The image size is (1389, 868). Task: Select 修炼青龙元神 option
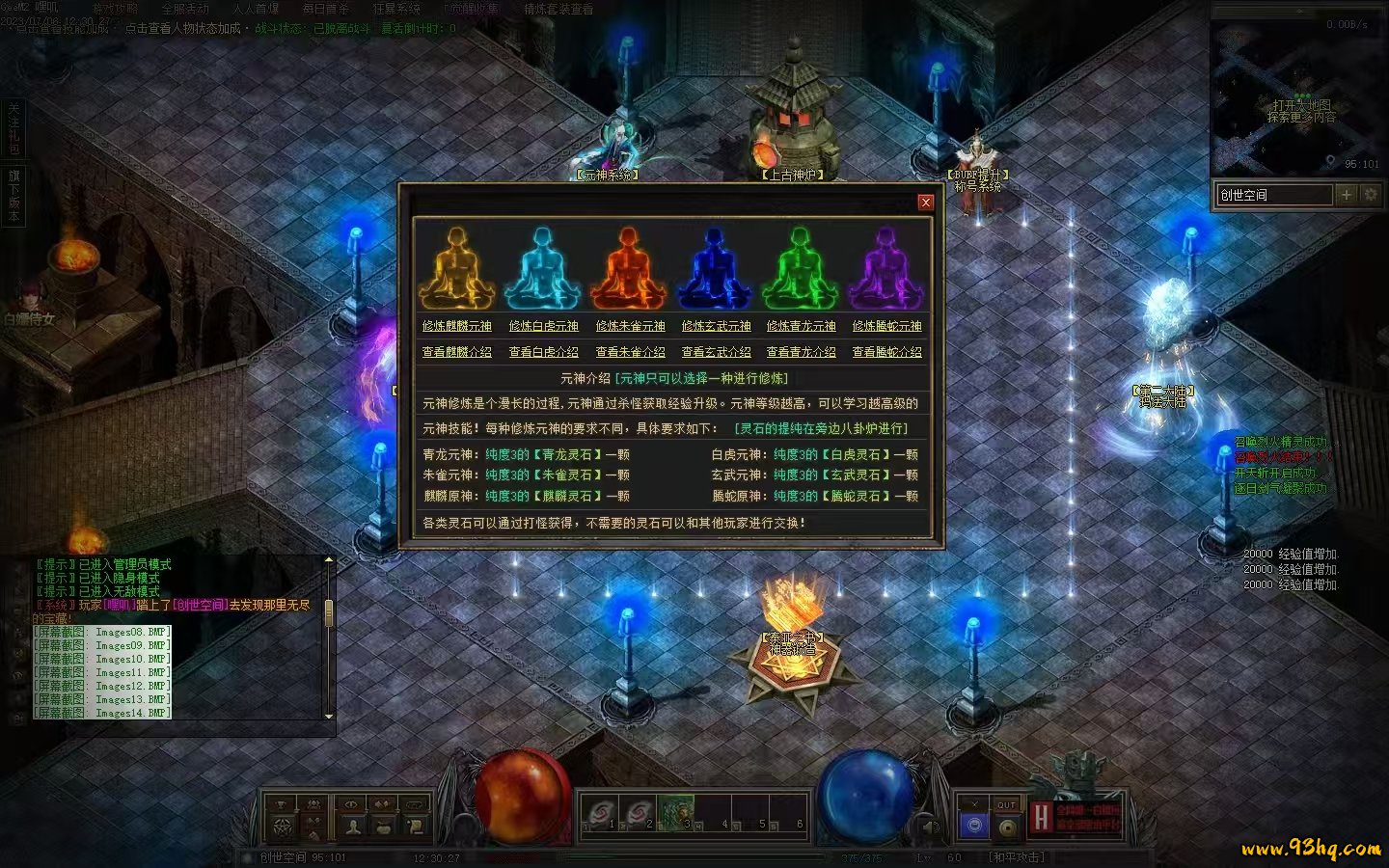tap(801, 326)
